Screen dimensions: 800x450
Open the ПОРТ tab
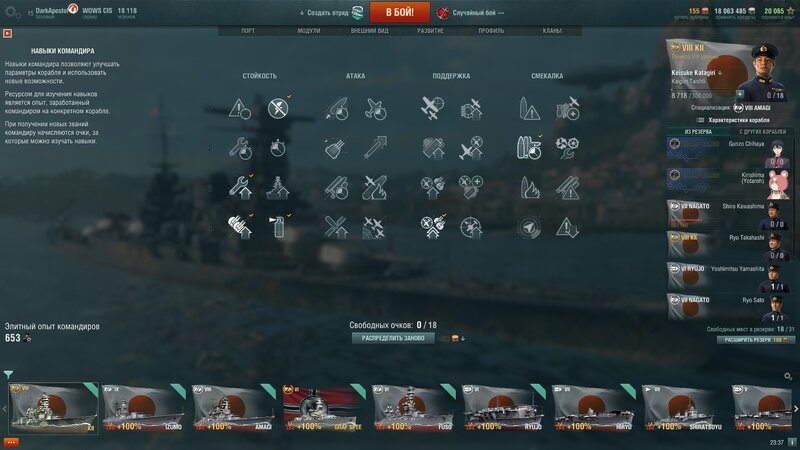pyautogui.click(x=247, y=31)
